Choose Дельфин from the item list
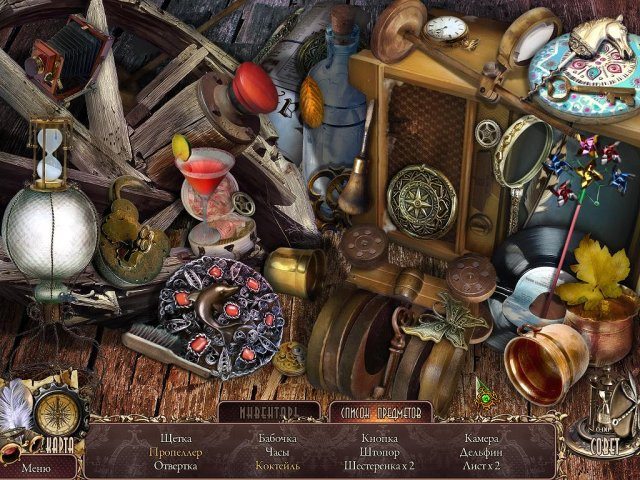Screen dimensions: 640x480 (x=481, y=452)
